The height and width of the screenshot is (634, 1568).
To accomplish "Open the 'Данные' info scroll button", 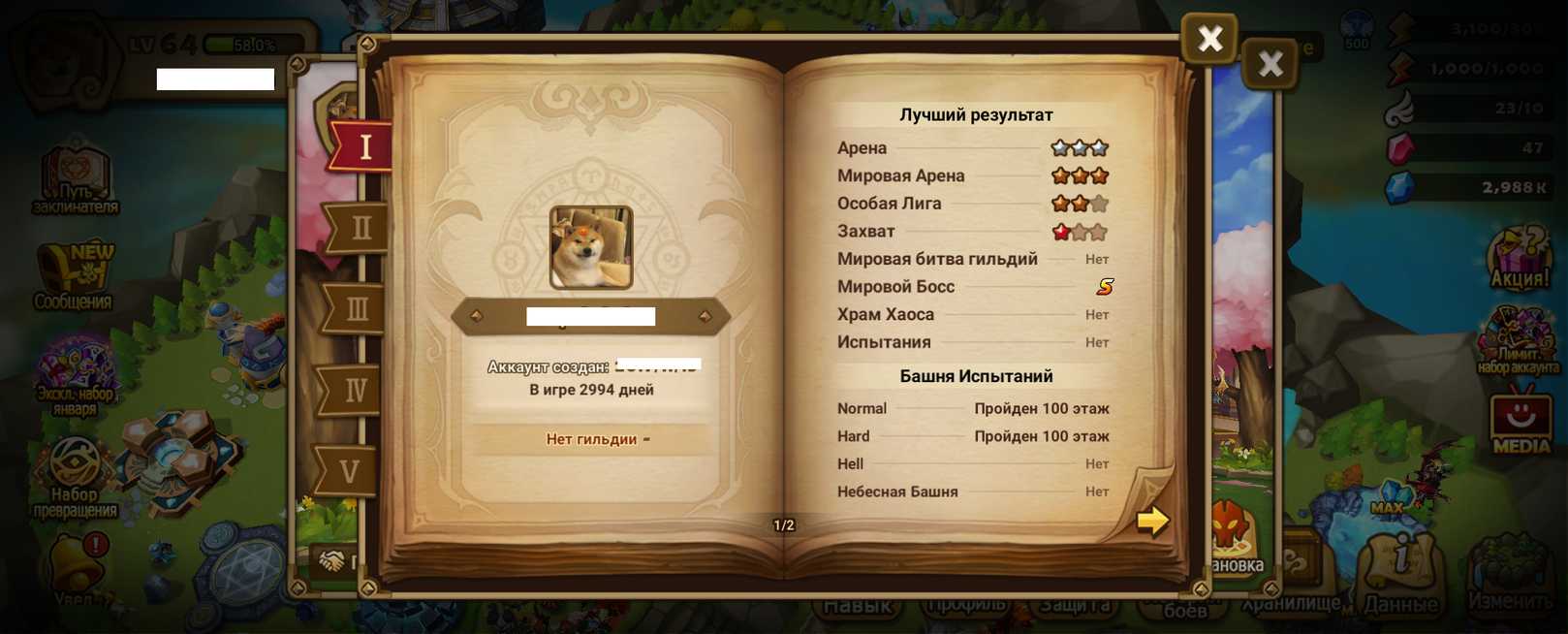I will pyautogui.click(x=1400, y=574).
